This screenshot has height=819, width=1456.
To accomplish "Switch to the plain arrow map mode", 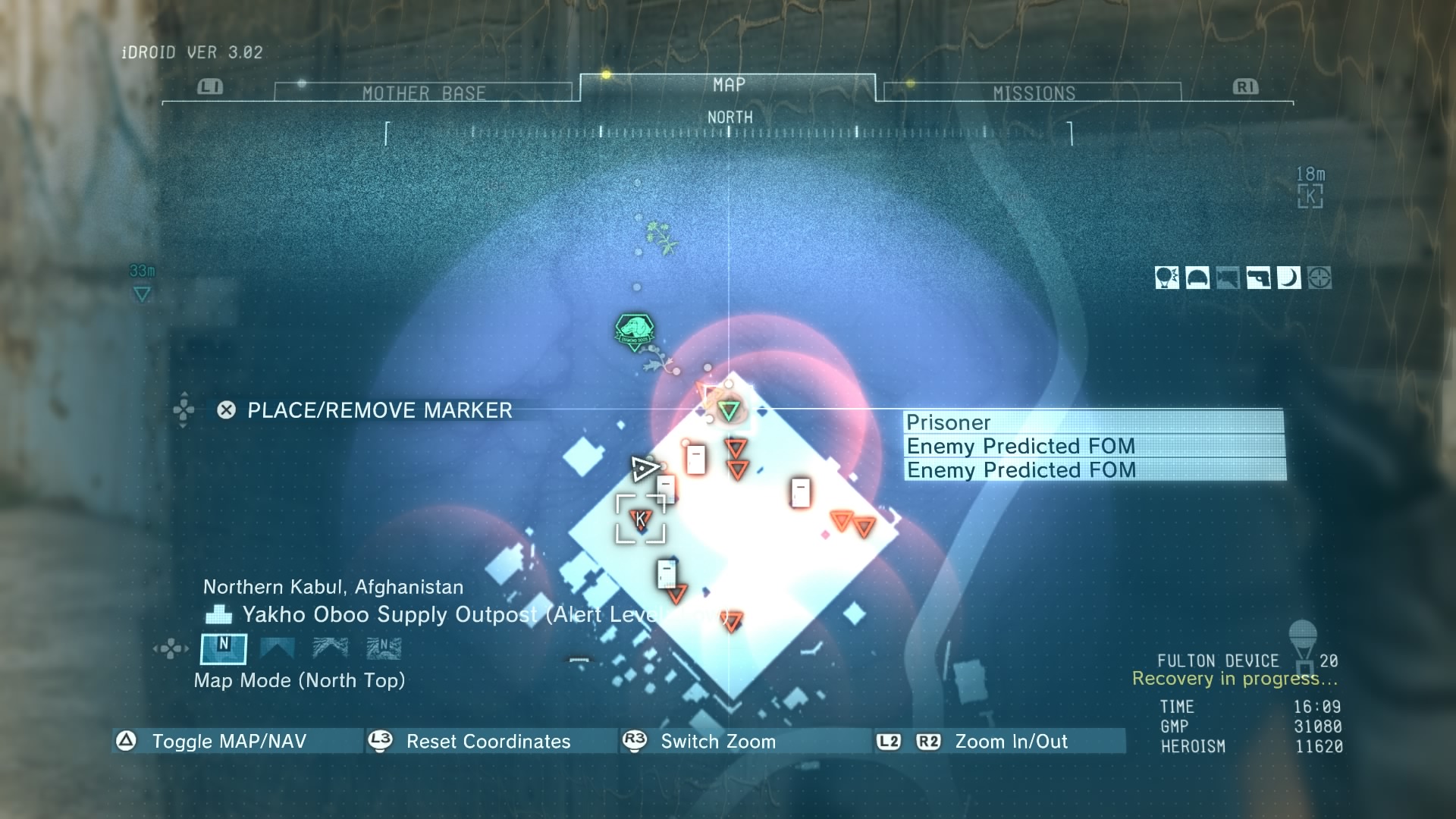I will click(277, 648).
